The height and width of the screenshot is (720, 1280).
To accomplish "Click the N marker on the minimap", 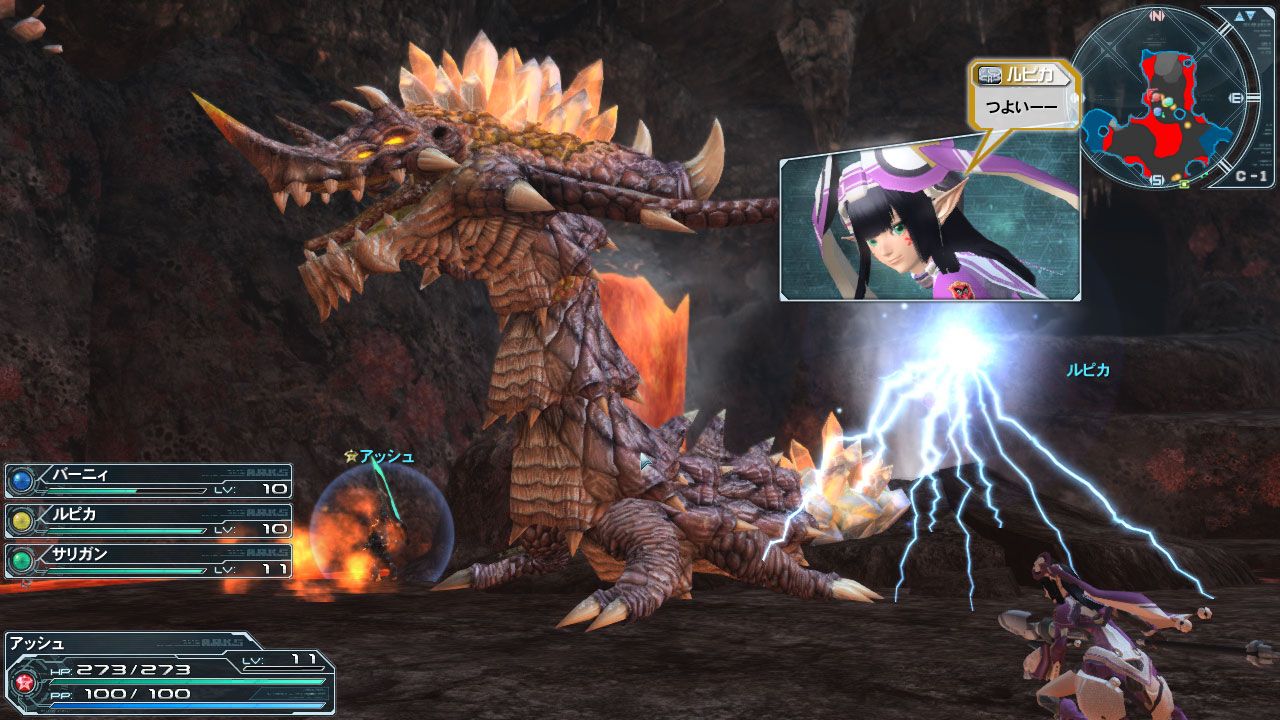I will 1158,15.
